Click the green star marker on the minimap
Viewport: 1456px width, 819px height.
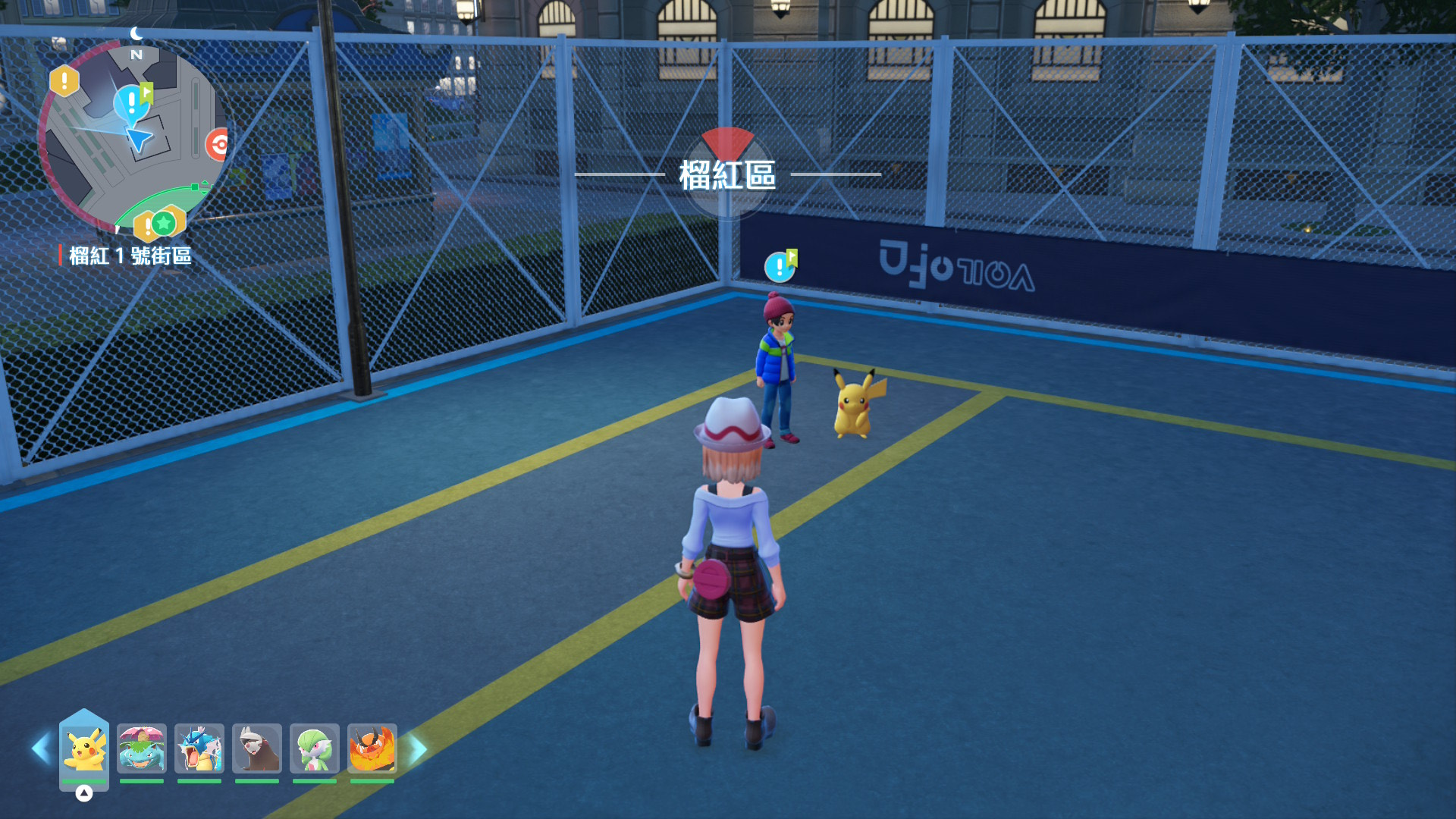[163, 223]
